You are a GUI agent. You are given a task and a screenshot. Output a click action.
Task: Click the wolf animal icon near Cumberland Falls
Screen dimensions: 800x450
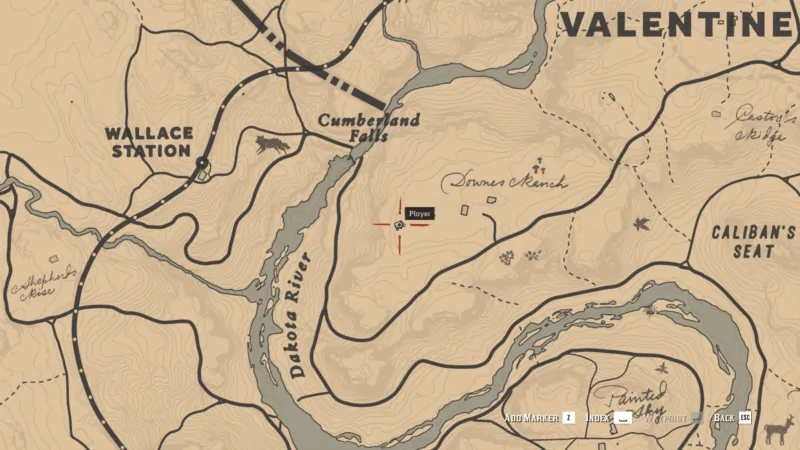tap(271, 145)
